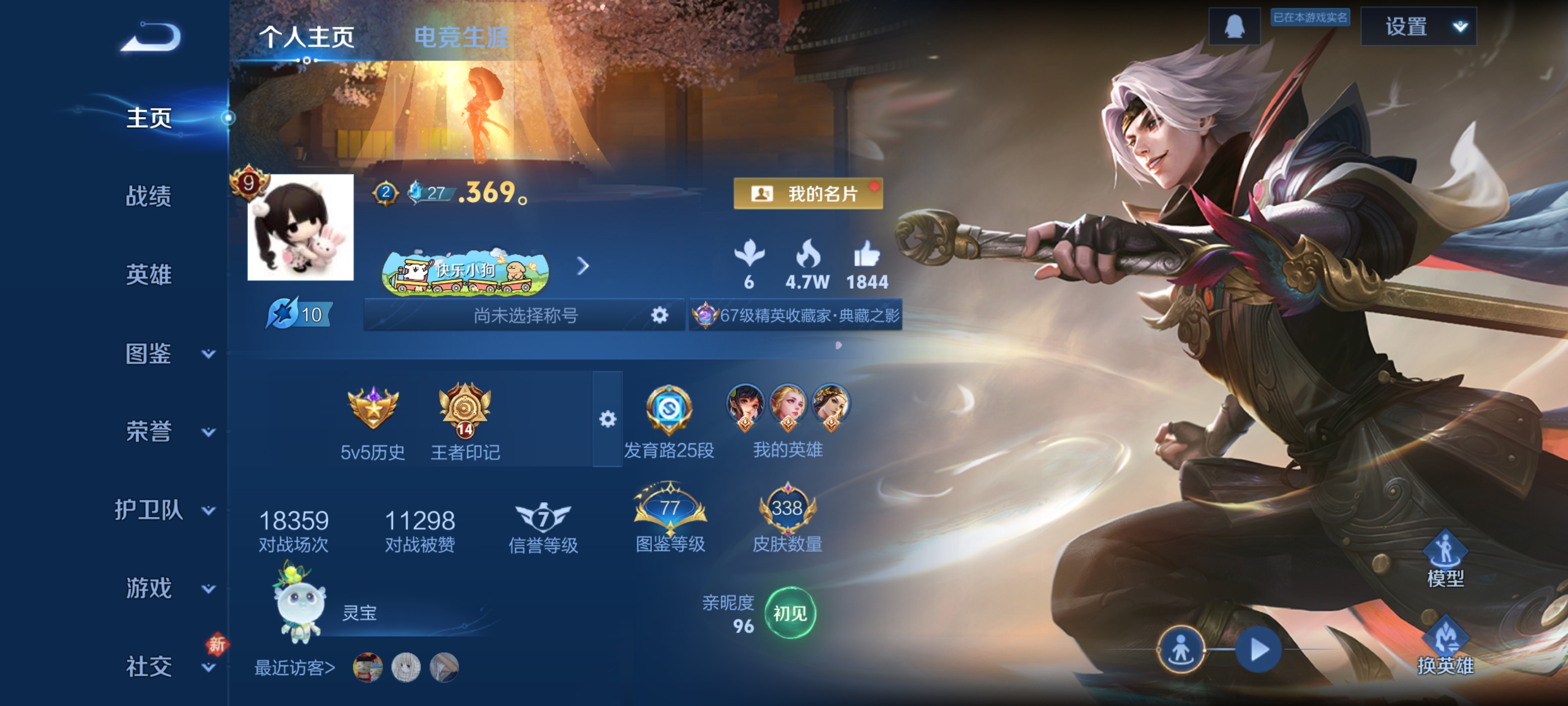Switch to the 电竞生涯 tab
Screen dimensions: 1568x706
[461, 36]
